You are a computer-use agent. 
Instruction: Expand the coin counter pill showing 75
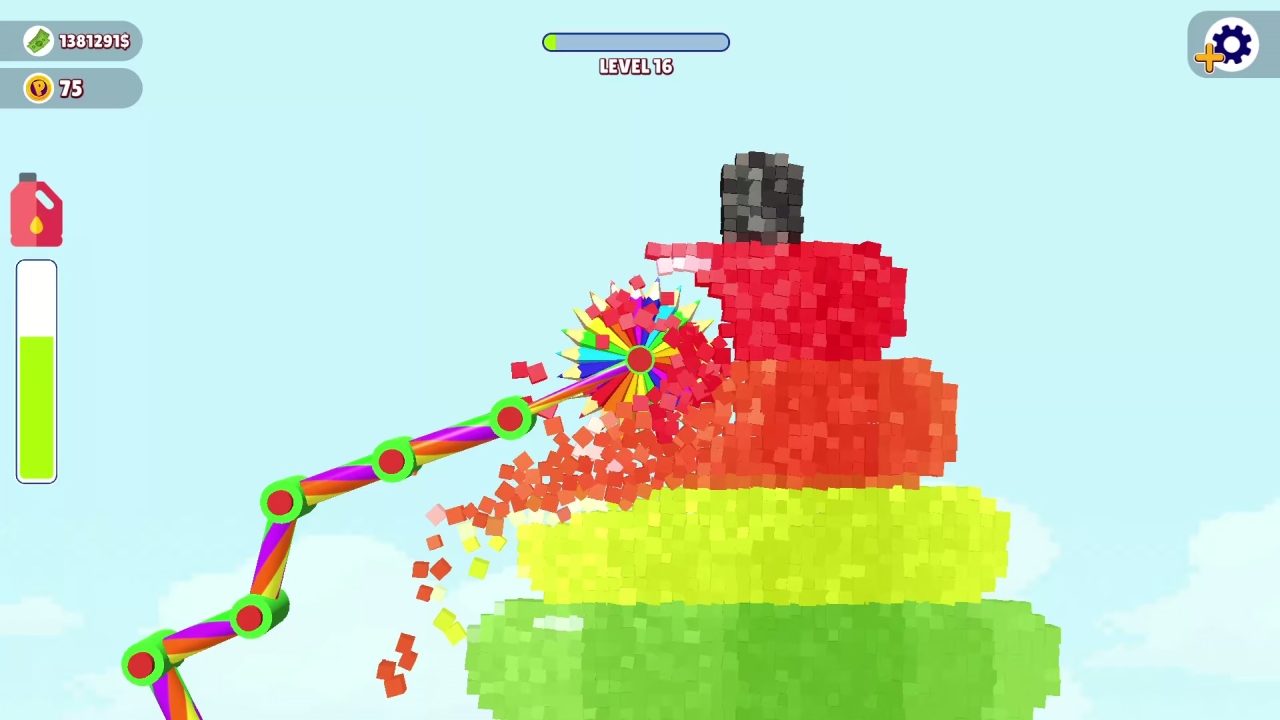[70, 88]
